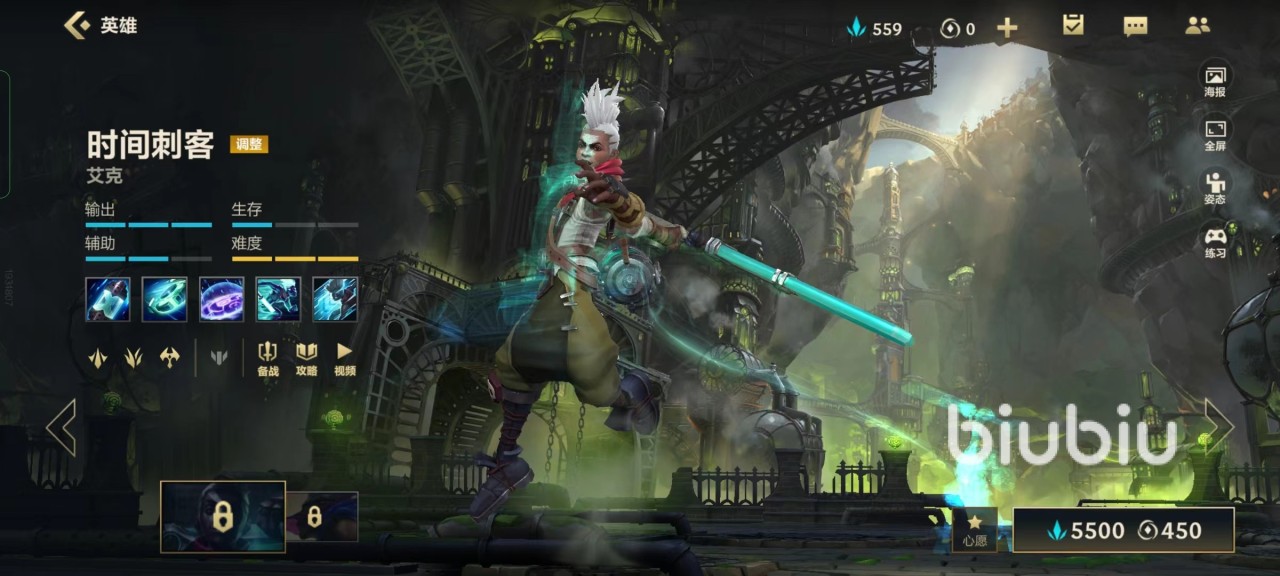
Task: Add hero to 心愿 wishlist
Action: click(974, 529)
